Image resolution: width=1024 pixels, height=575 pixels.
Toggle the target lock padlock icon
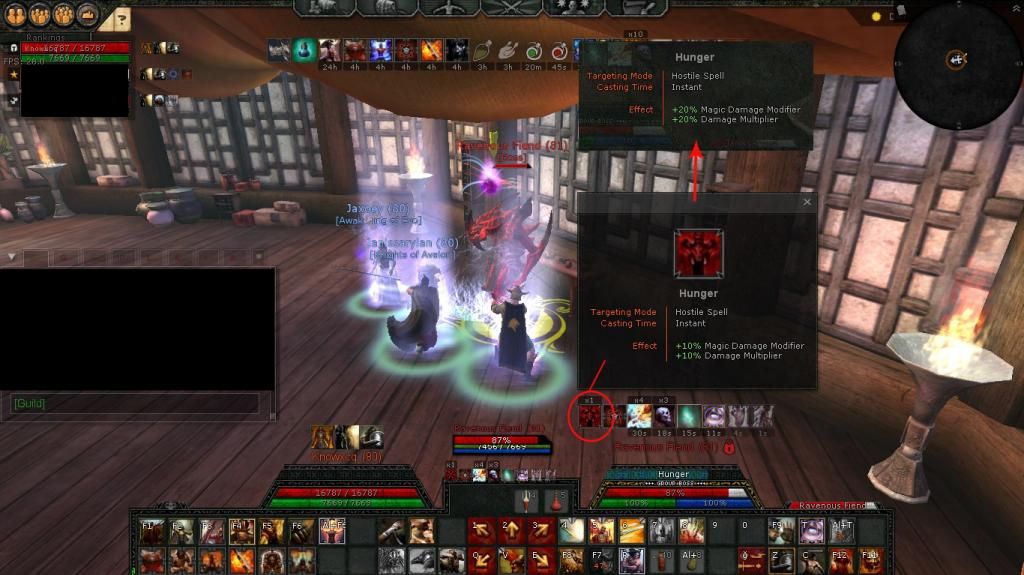pyautogui.click(x=730, y=447)
